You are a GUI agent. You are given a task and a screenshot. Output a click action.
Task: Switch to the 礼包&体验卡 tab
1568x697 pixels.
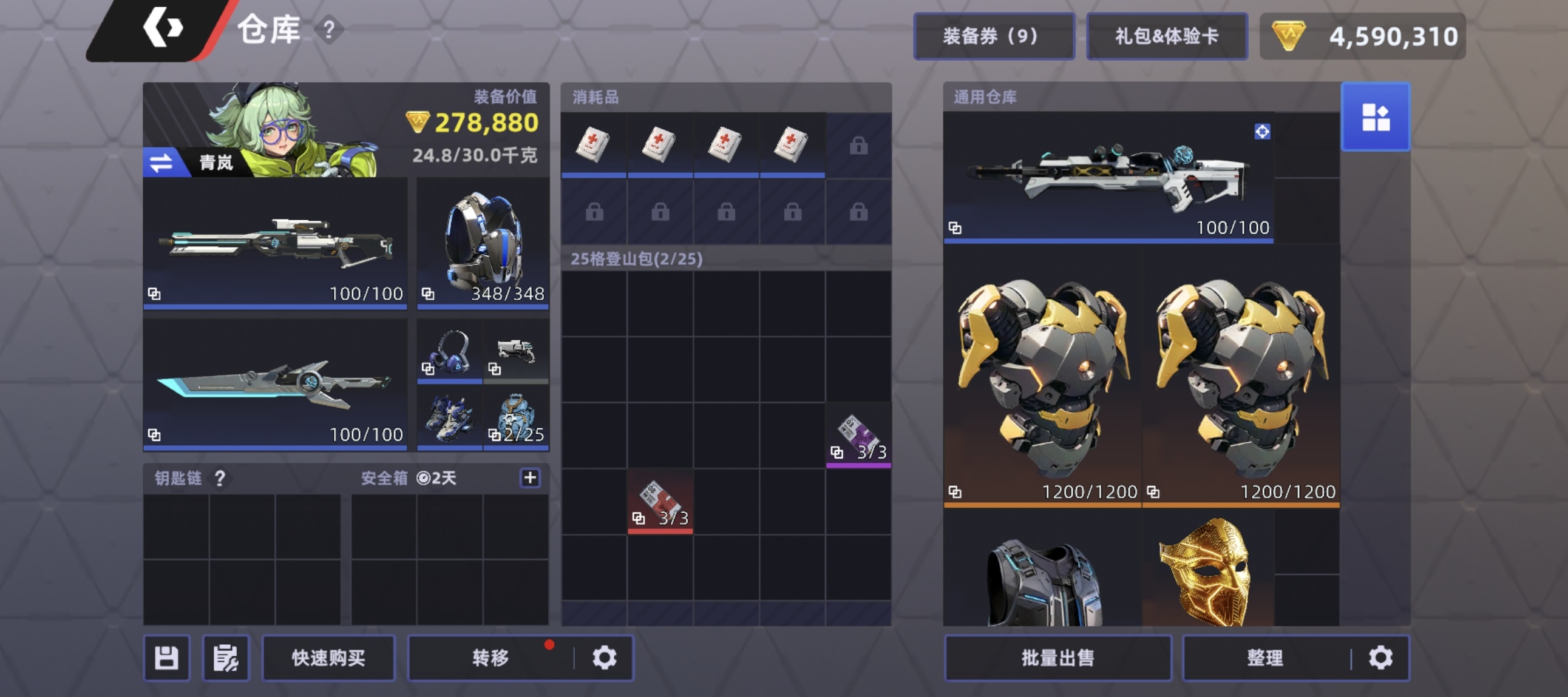pos(1167,36)
